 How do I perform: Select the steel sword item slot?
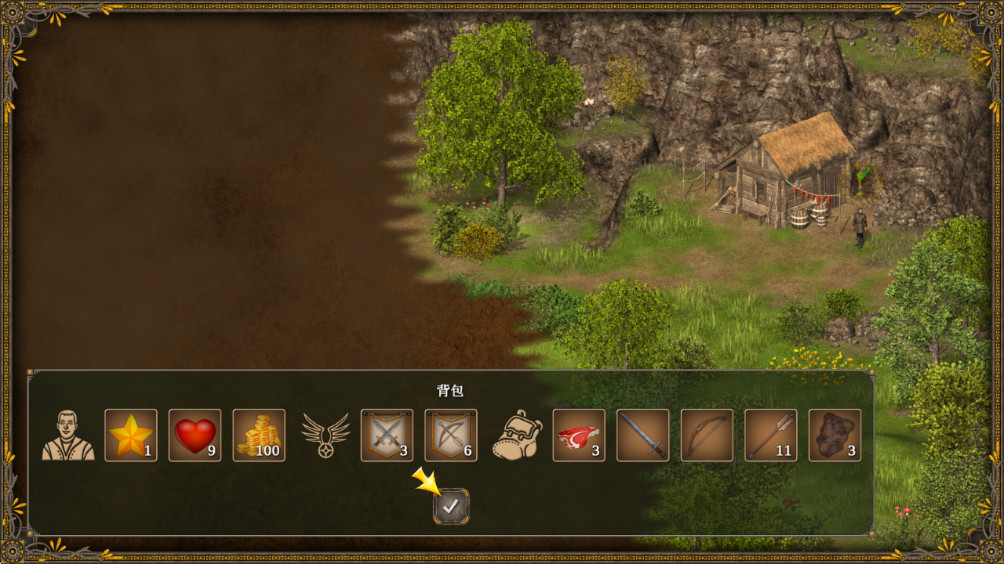coord(643,435)
